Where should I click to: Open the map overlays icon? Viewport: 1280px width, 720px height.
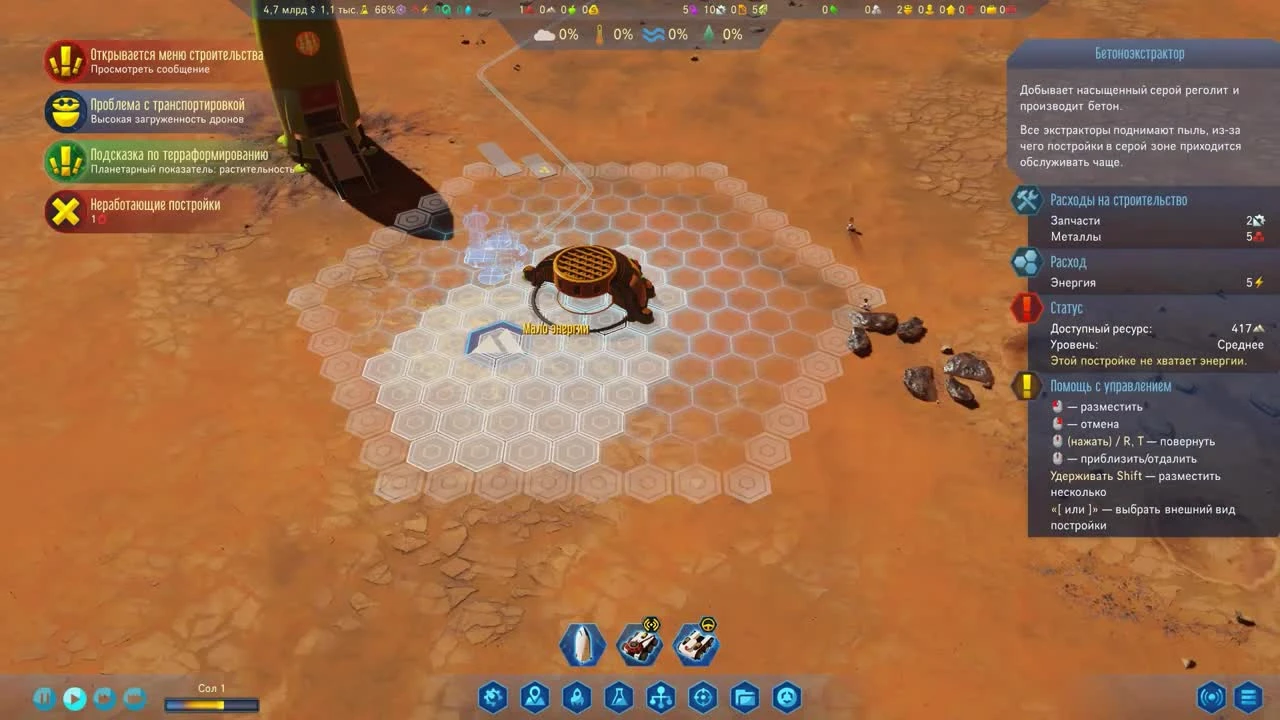(x=535, y=697)
